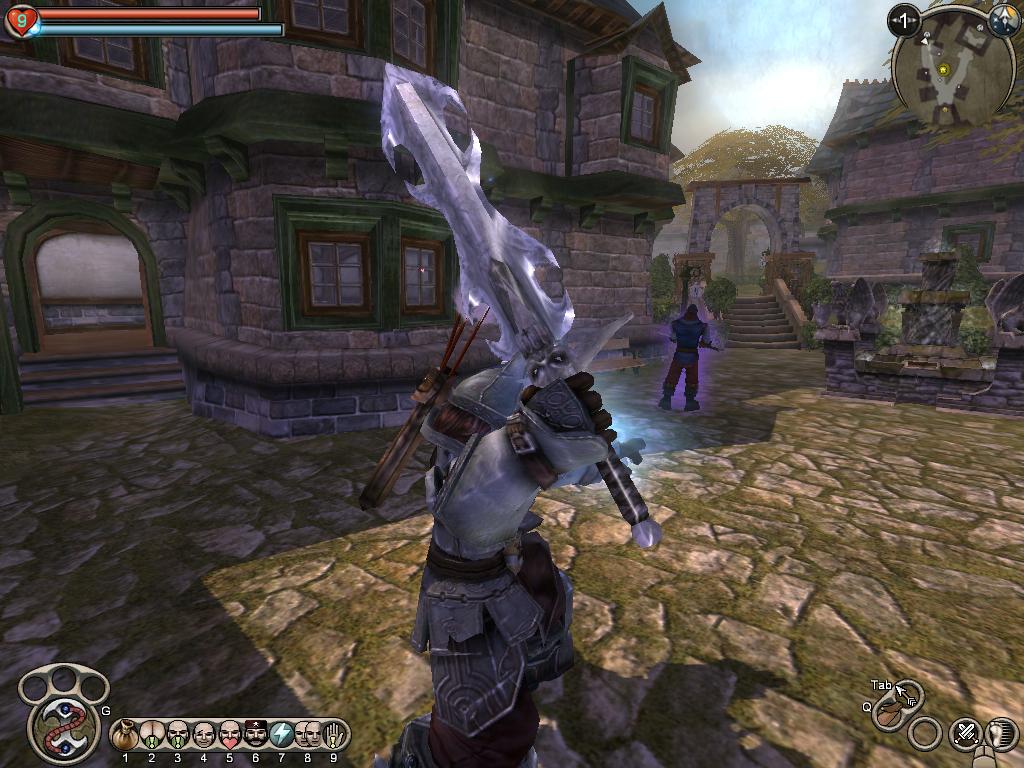Viewport: 1024px width, 768px height.
Task: Choose the plain face expression in slot 4
Action: point(203,735)
